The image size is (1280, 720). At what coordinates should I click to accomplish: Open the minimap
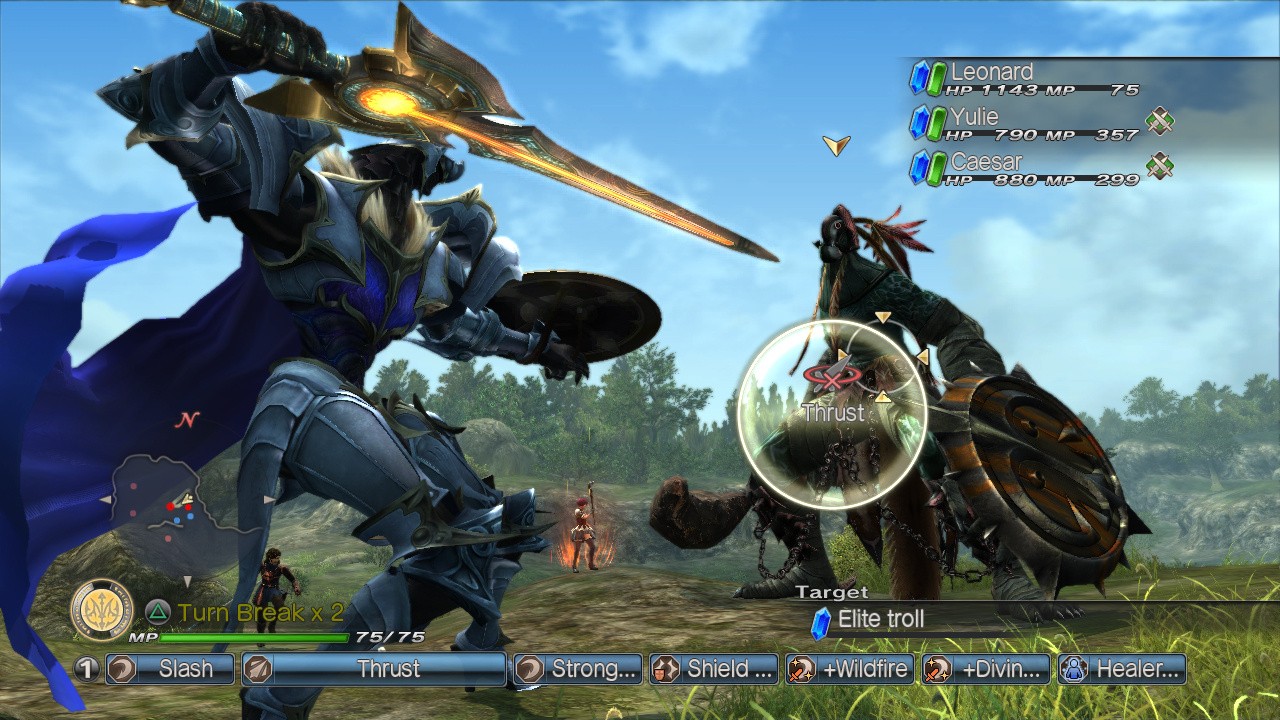click(185, 512)
